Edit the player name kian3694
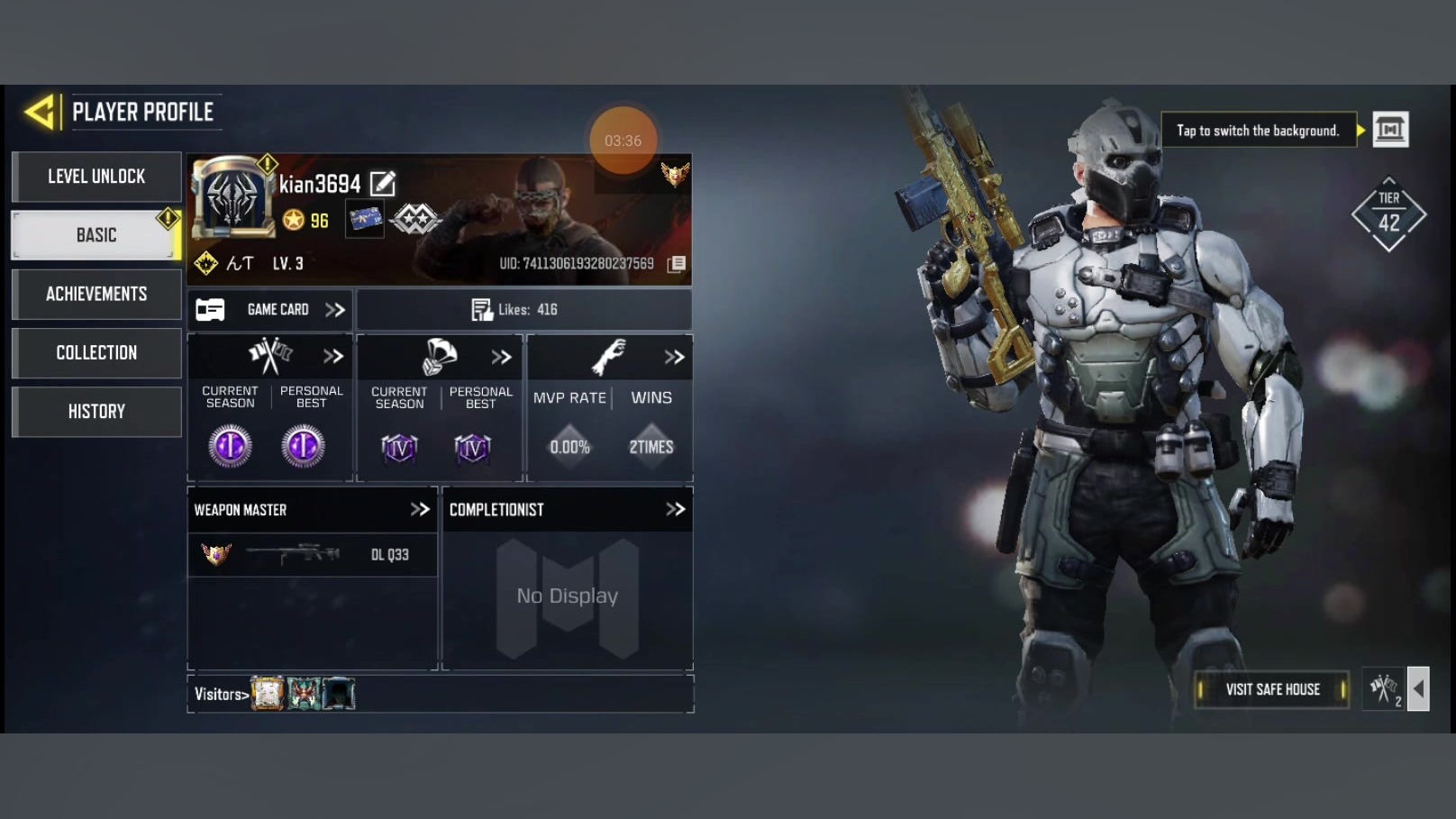 coord(383,184)
